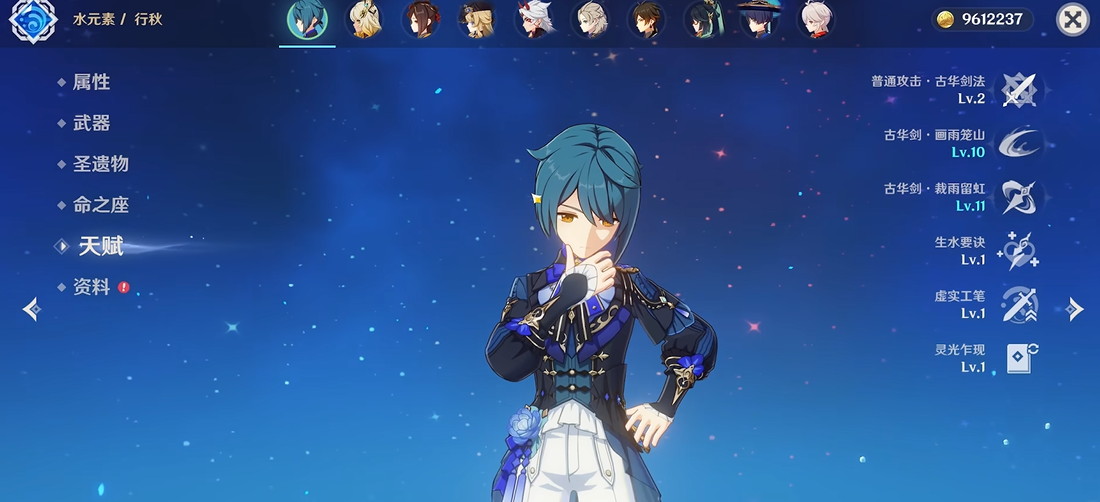The image size is (1100, 502).
Task: Open the 命之座 constellation section
Action: 100,205
